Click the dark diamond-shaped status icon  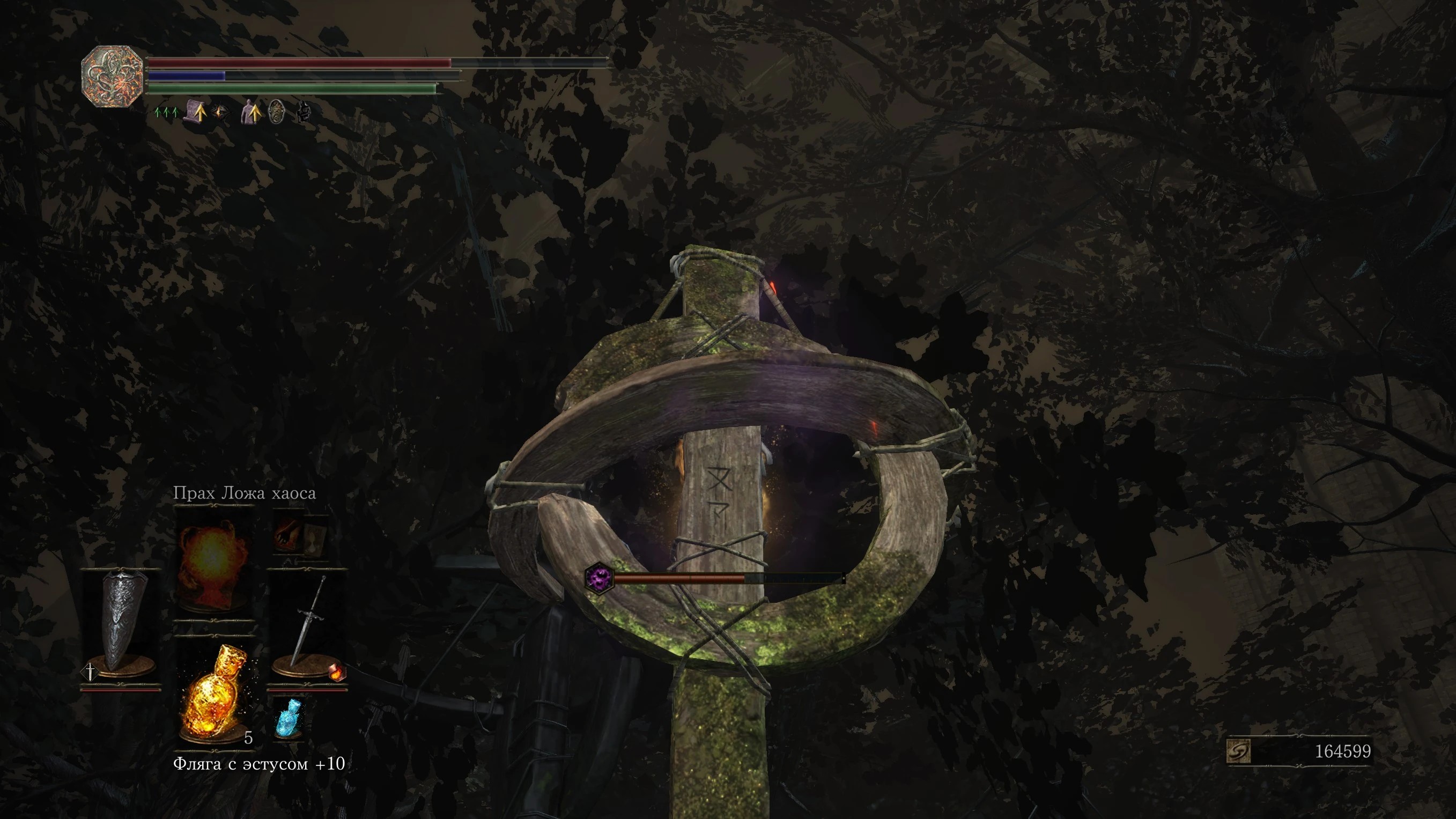[x=221, y=112]
